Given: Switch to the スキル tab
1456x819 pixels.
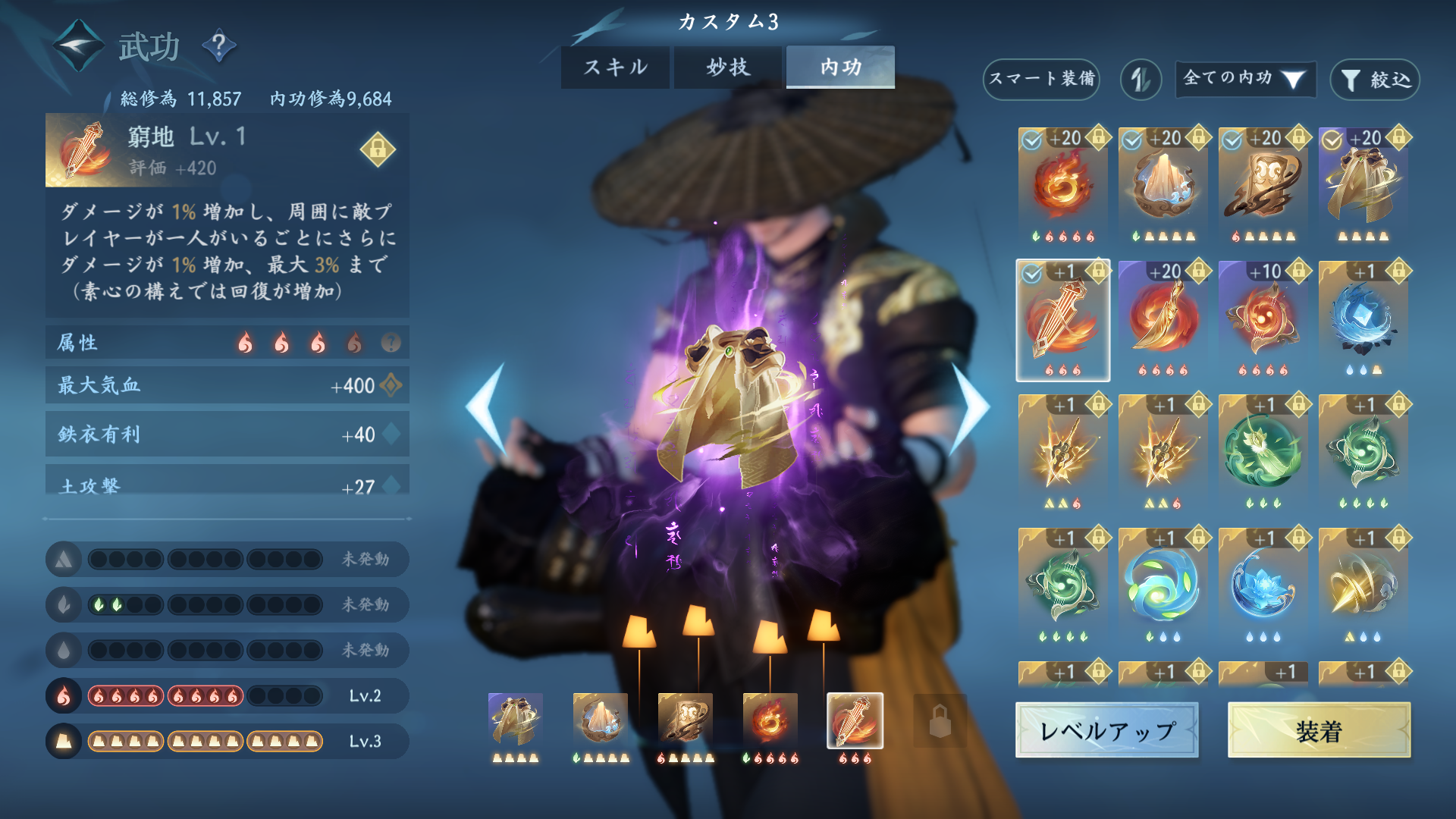Looking at the screenshot, I should [x=615, y=67].
